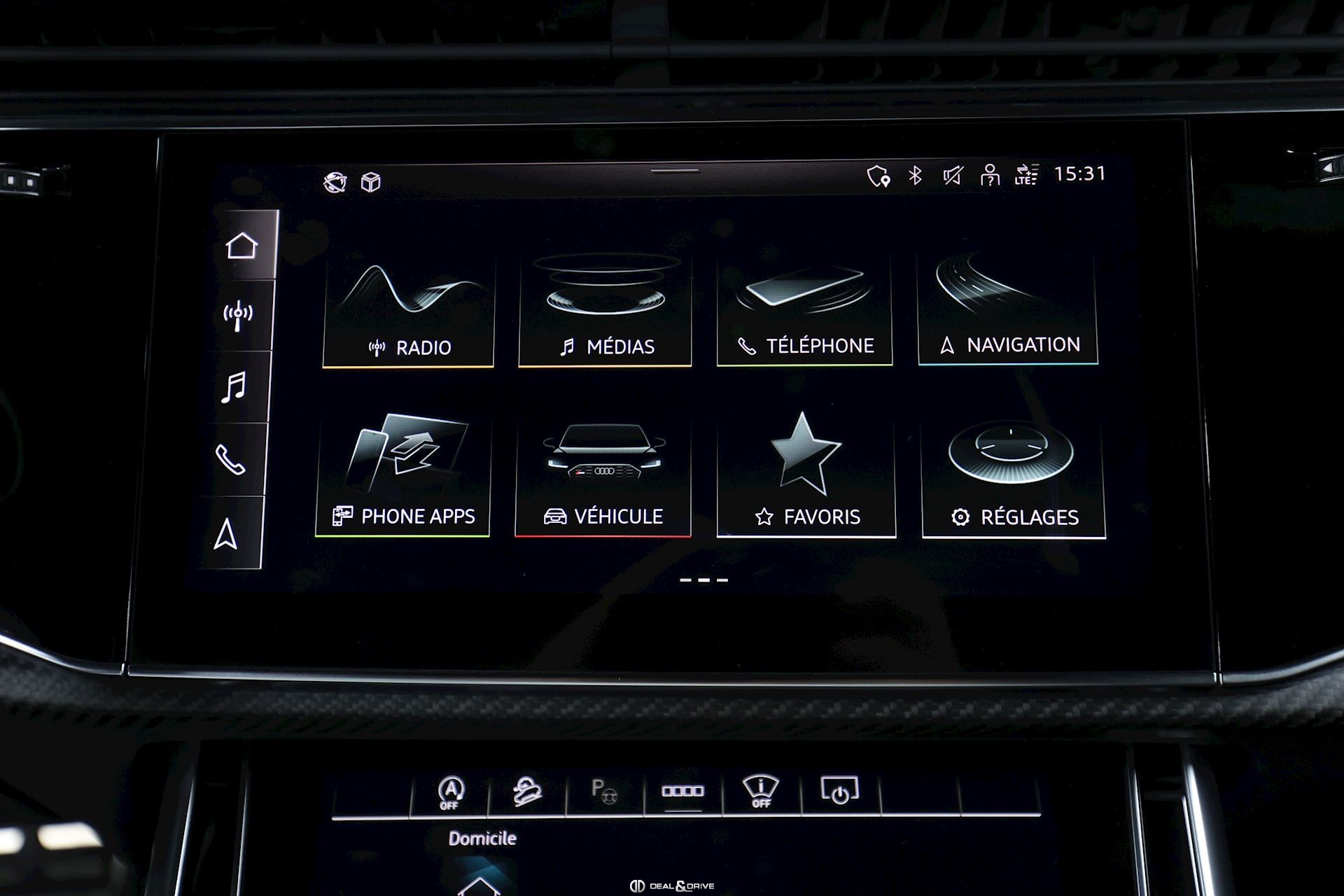
Task: Tap the phone handset sidebar shortcut
Action: pyautogui.click(x=230, y=460)
